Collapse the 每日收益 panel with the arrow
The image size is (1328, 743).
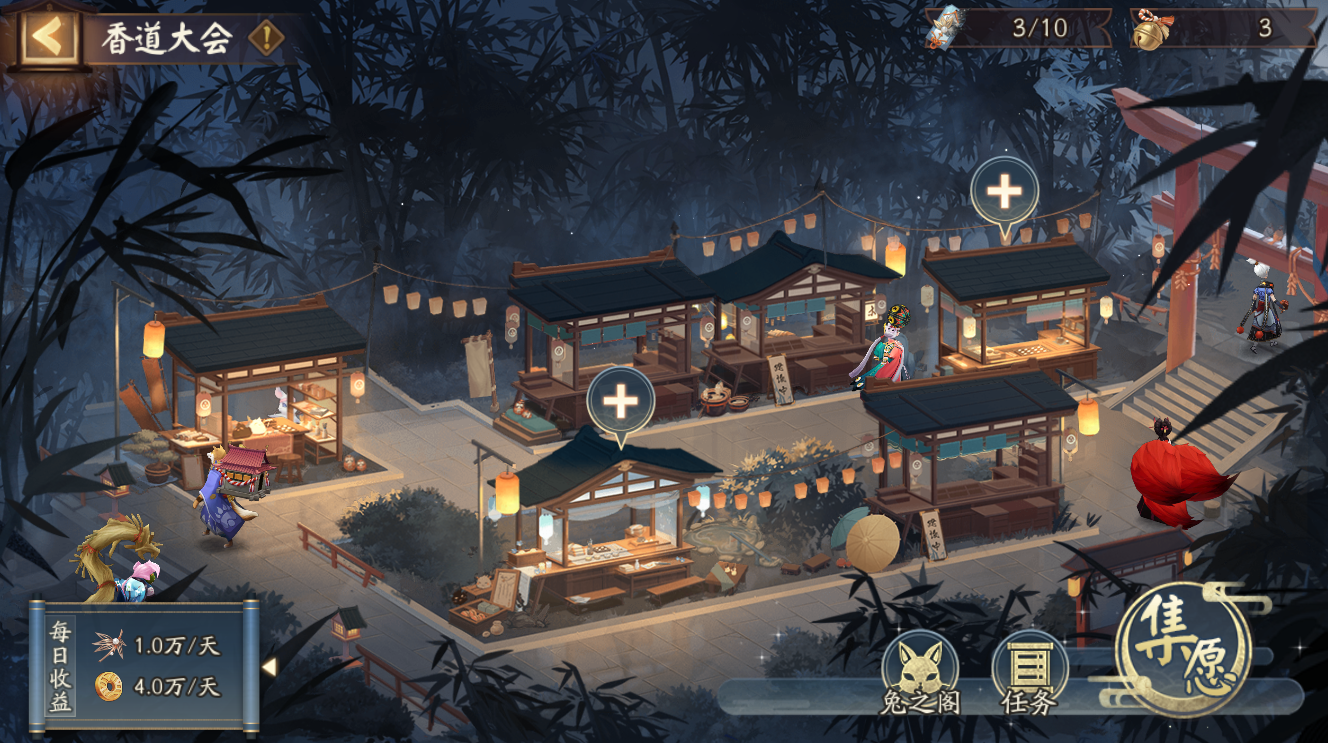[269, 666]
